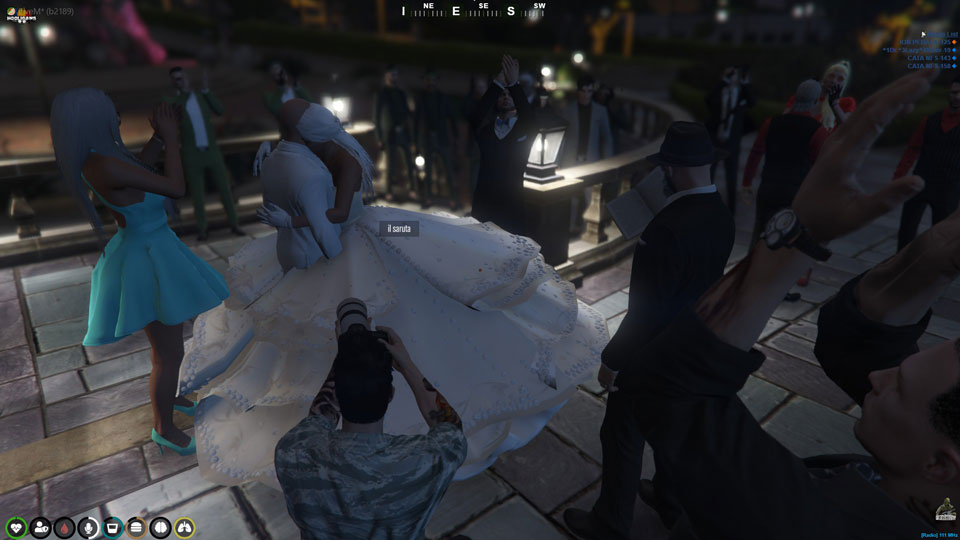This screenshot has height=540, width=960.
Task: Click the Radio List header
Action: click(941, 33)
